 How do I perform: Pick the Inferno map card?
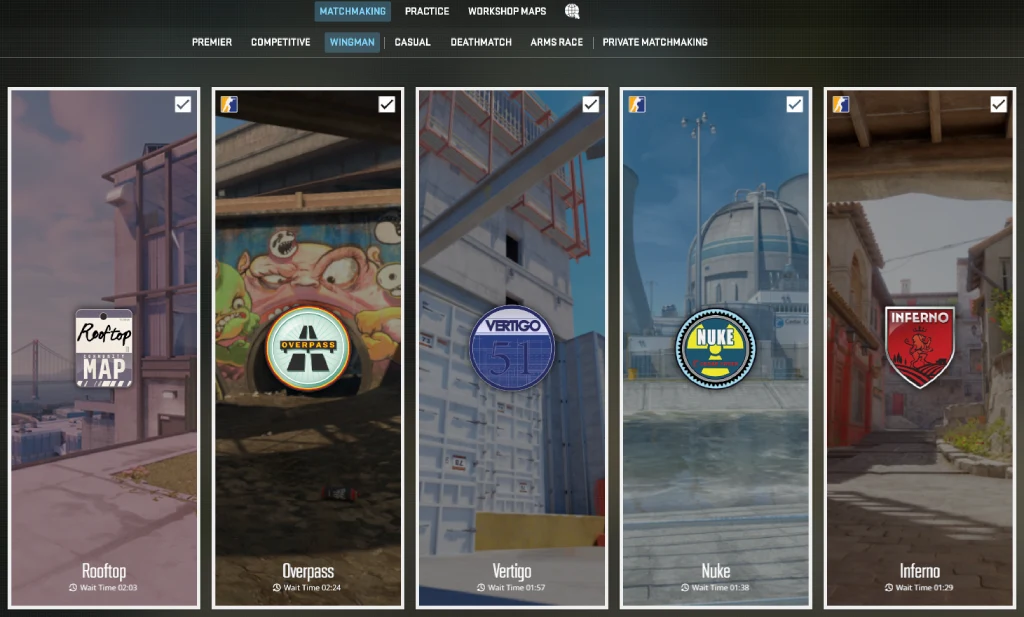919,348
